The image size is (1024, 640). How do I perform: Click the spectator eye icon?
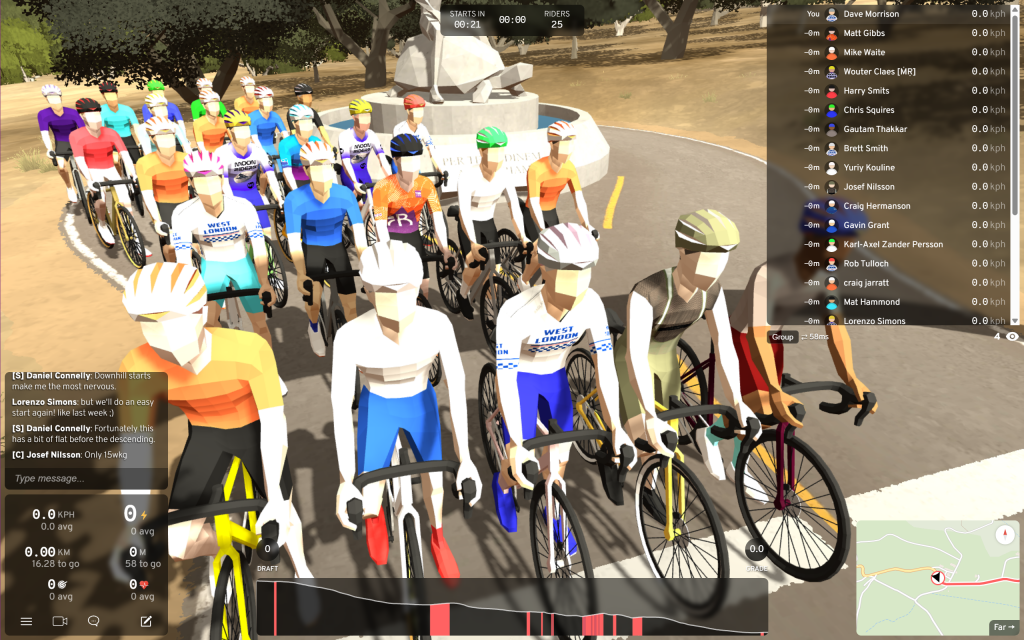coord(1012,337)
